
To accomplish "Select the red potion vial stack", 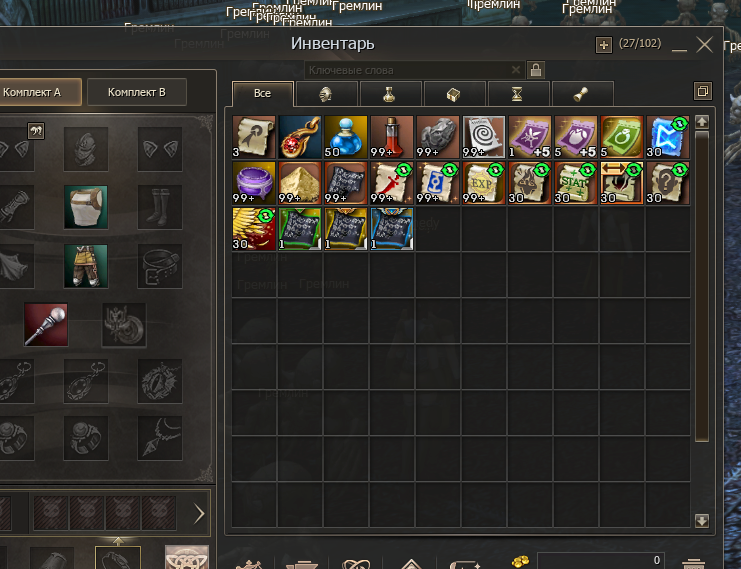I will (392, 137).
